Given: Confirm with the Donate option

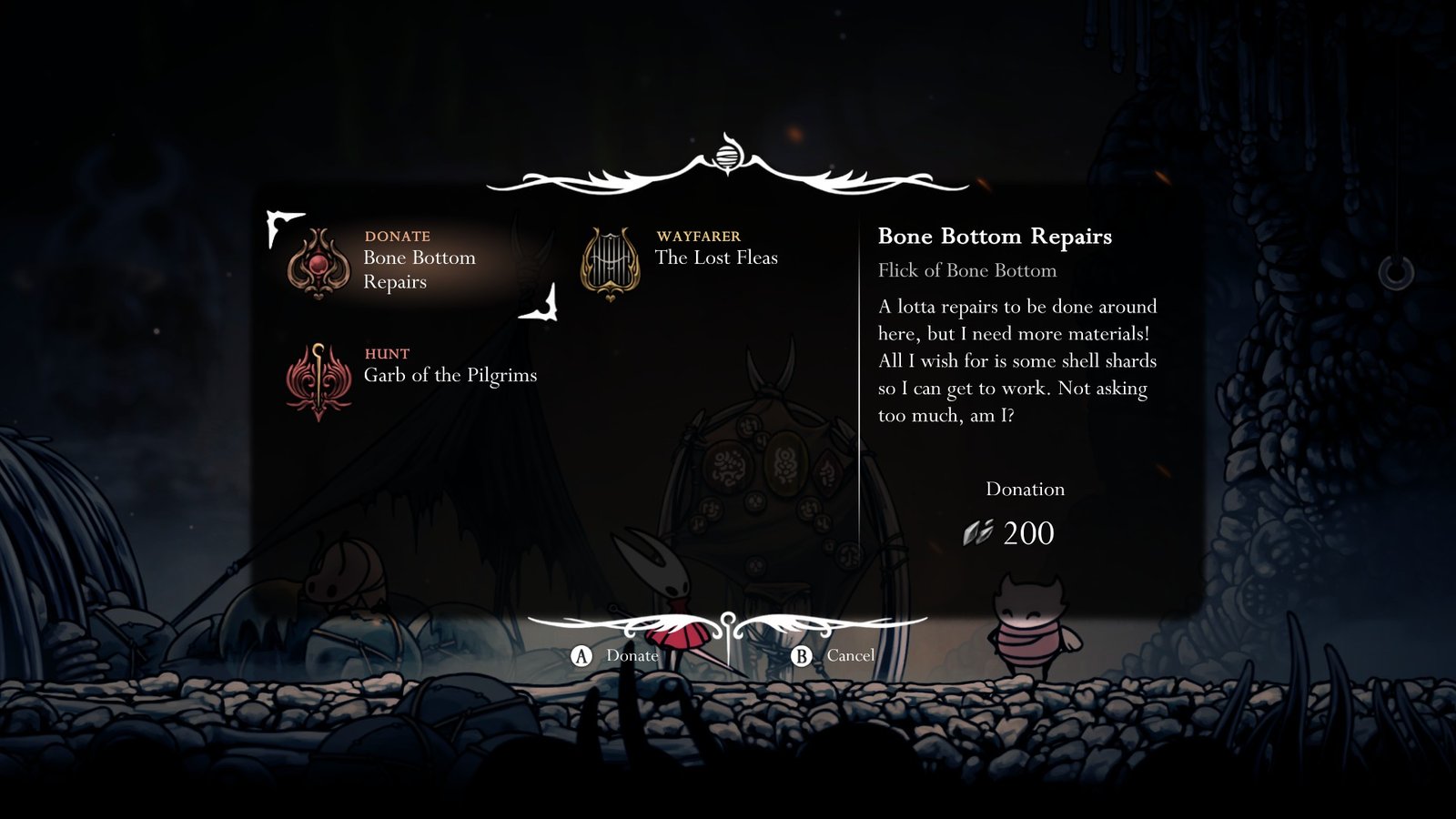Looking at the screenshot, I should 615,655.
